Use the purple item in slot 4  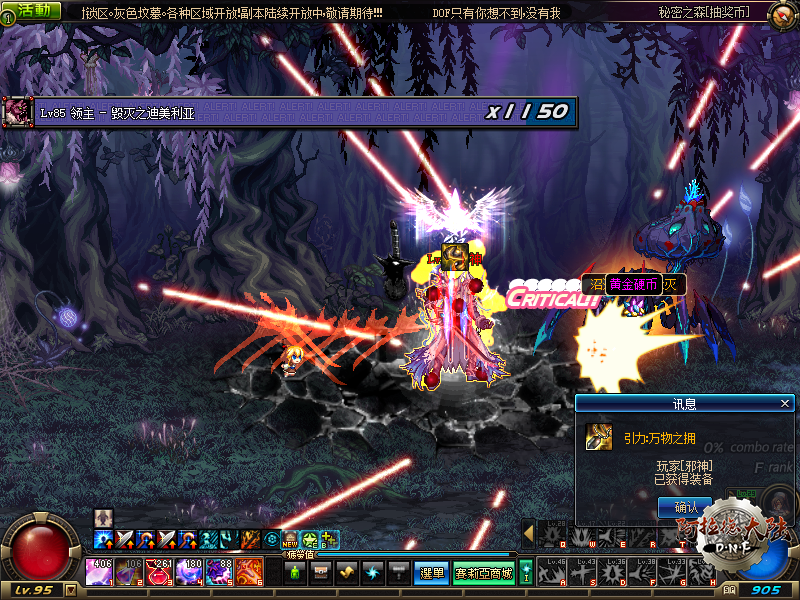point(189,572)
